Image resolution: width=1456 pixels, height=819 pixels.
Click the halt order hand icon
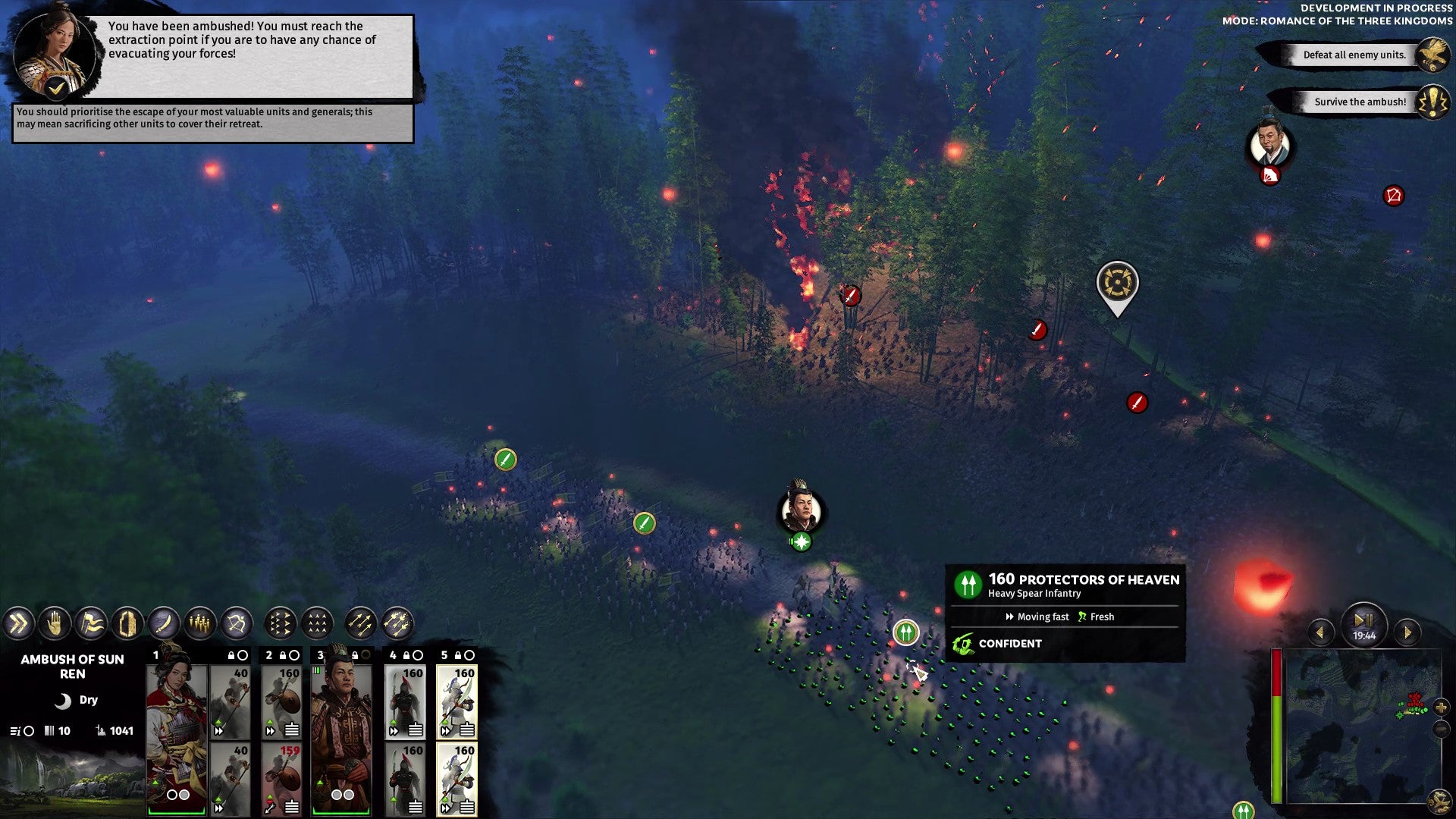[x=55, y=624]
